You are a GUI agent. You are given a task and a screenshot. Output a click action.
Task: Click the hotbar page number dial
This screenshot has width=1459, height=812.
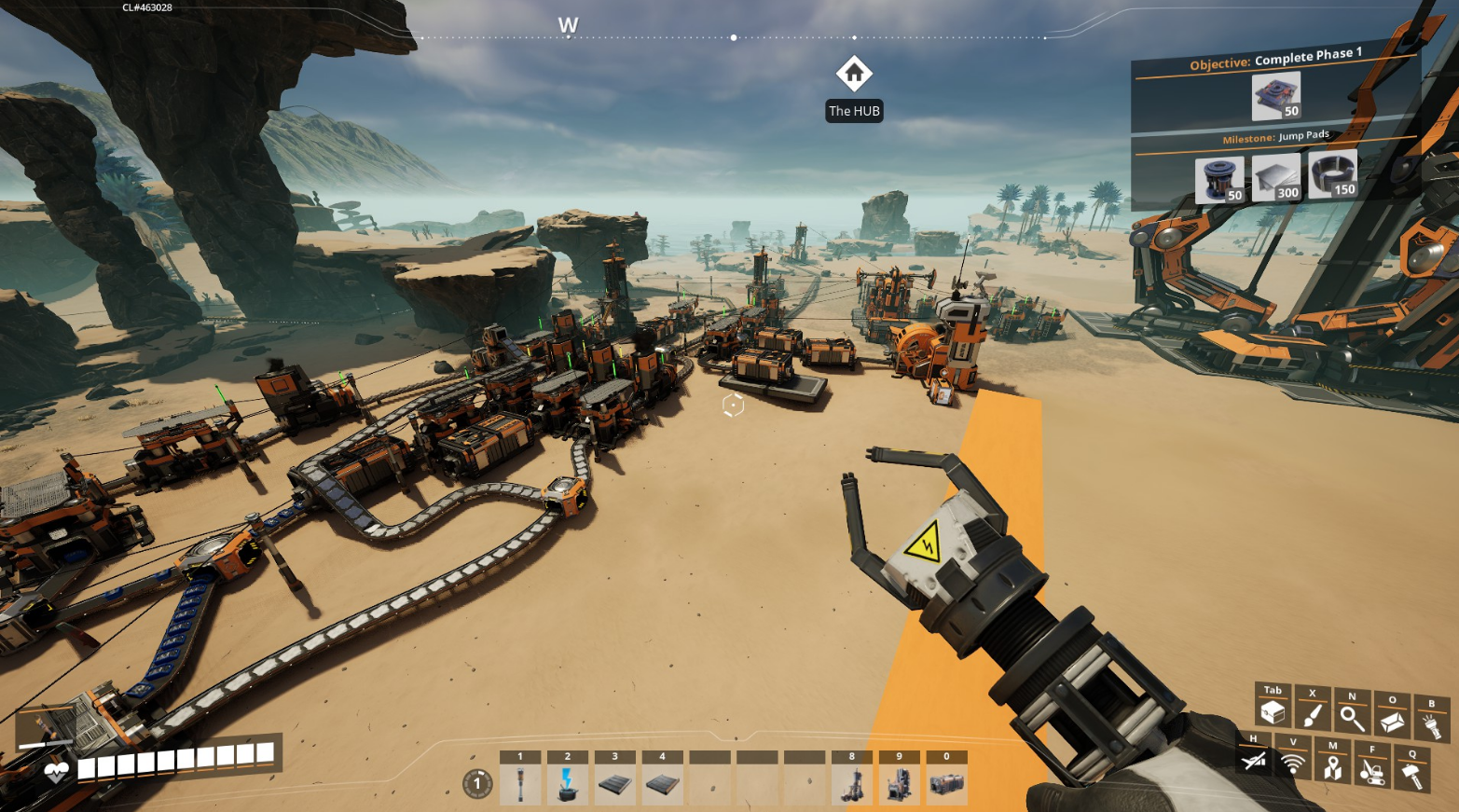[x=477, y=783]
